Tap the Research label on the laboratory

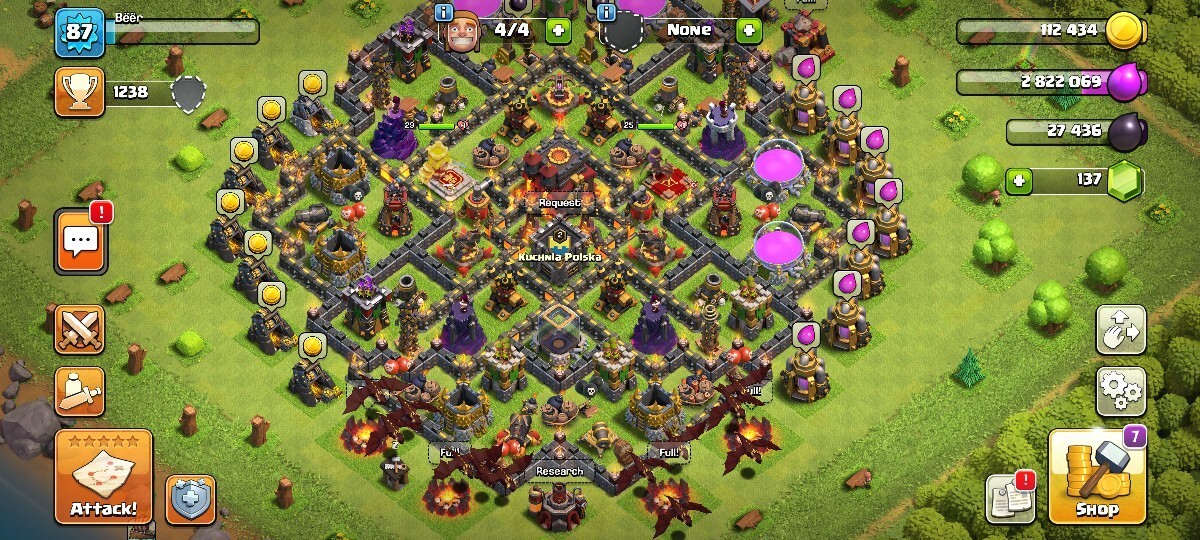559,471
